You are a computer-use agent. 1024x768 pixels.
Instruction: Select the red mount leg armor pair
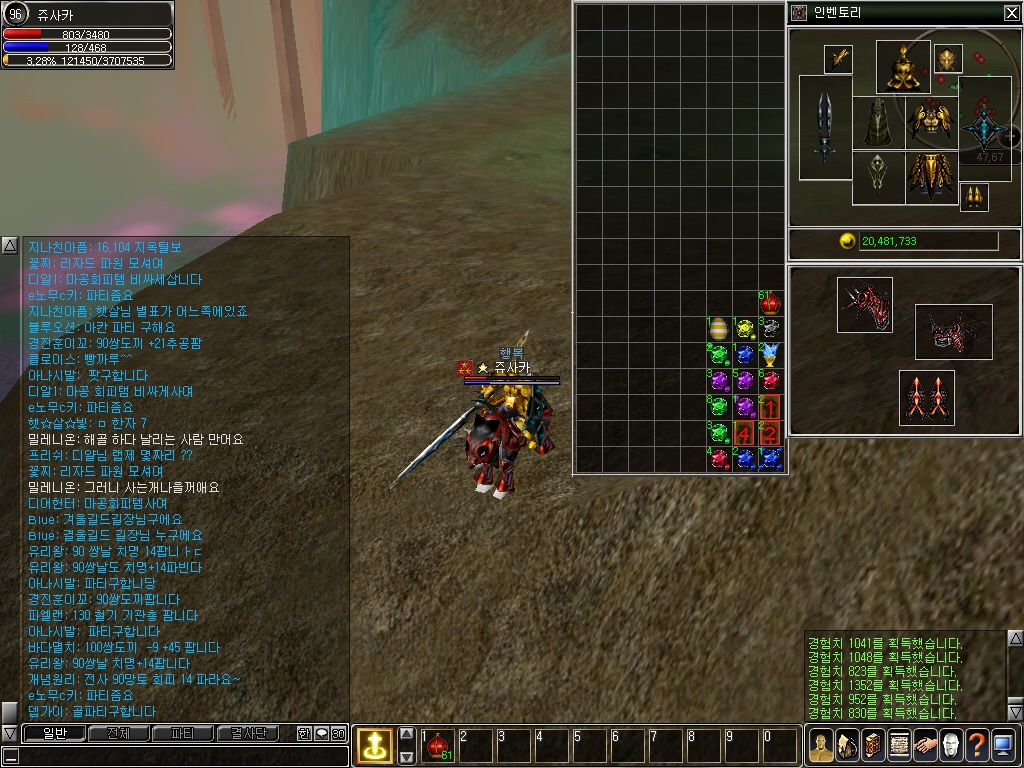[x=926, y=398]
